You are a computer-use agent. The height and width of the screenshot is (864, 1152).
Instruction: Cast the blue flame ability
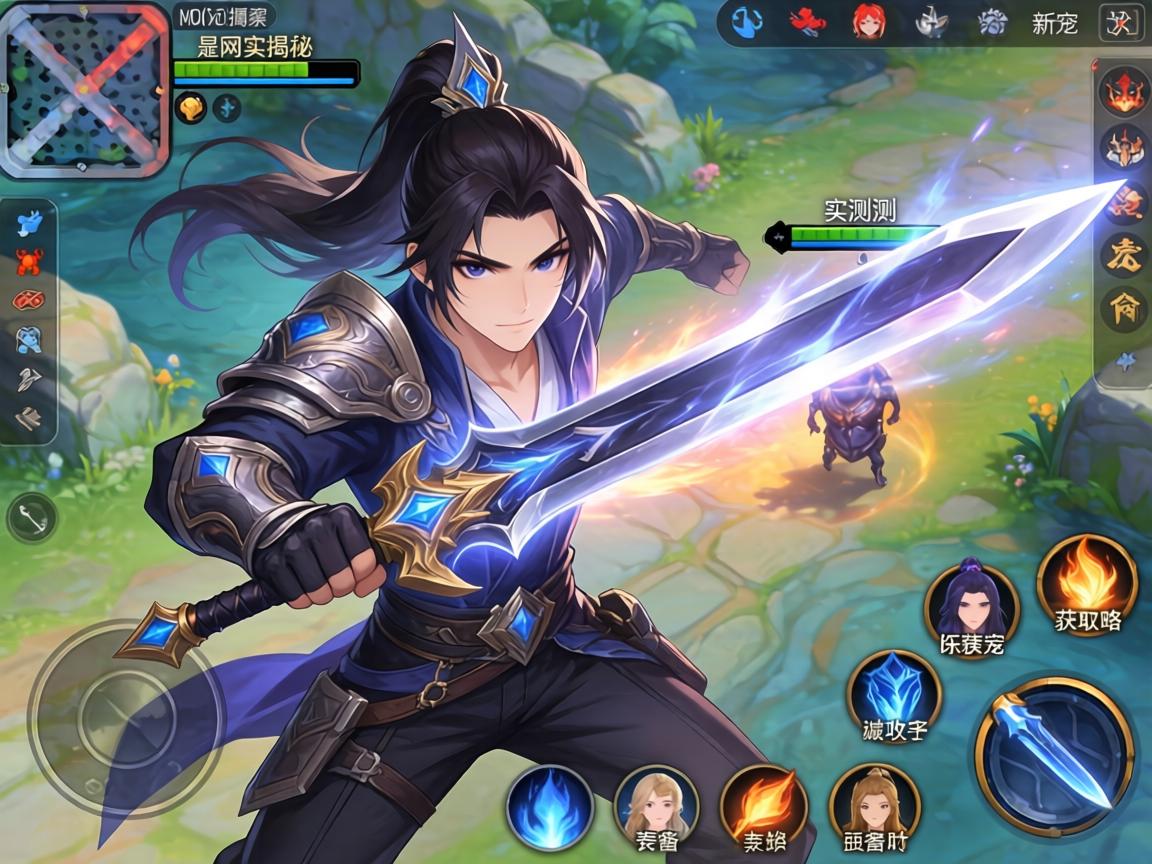pos(550,807)
